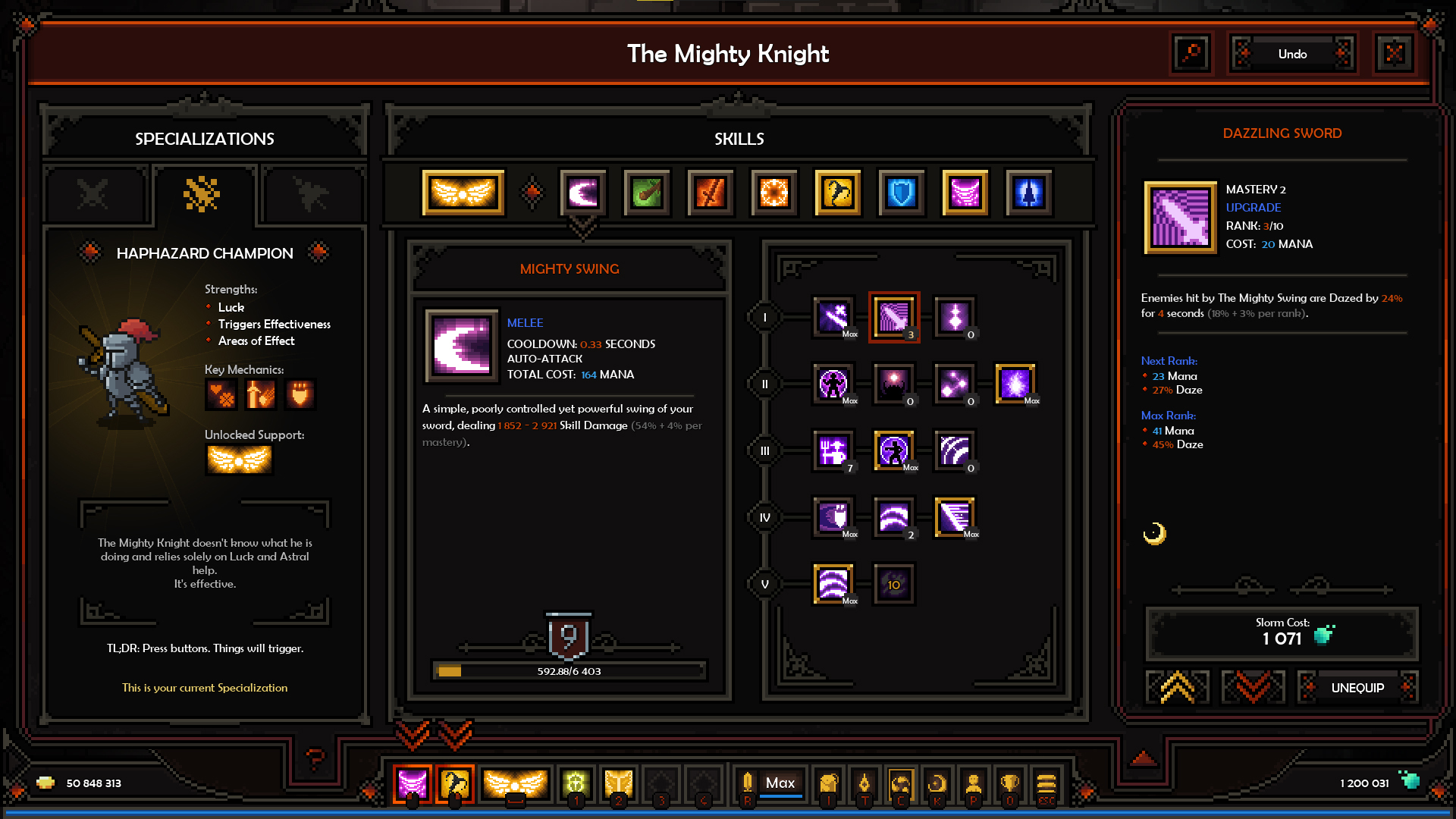The image size is (1456, 819).
Task: Click the mastery experience progress bar
Action: (x=569, y=670)
